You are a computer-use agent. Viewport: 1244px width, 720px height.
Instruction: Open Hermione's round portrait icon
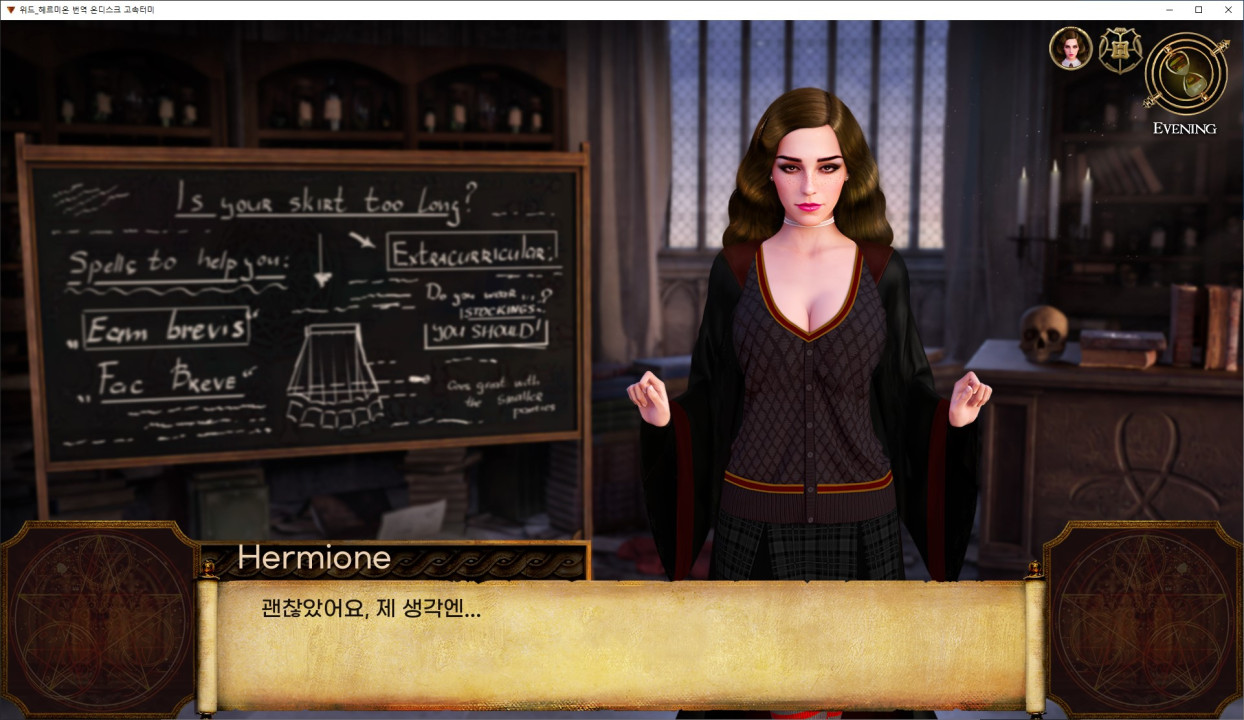coord(1070,49)
